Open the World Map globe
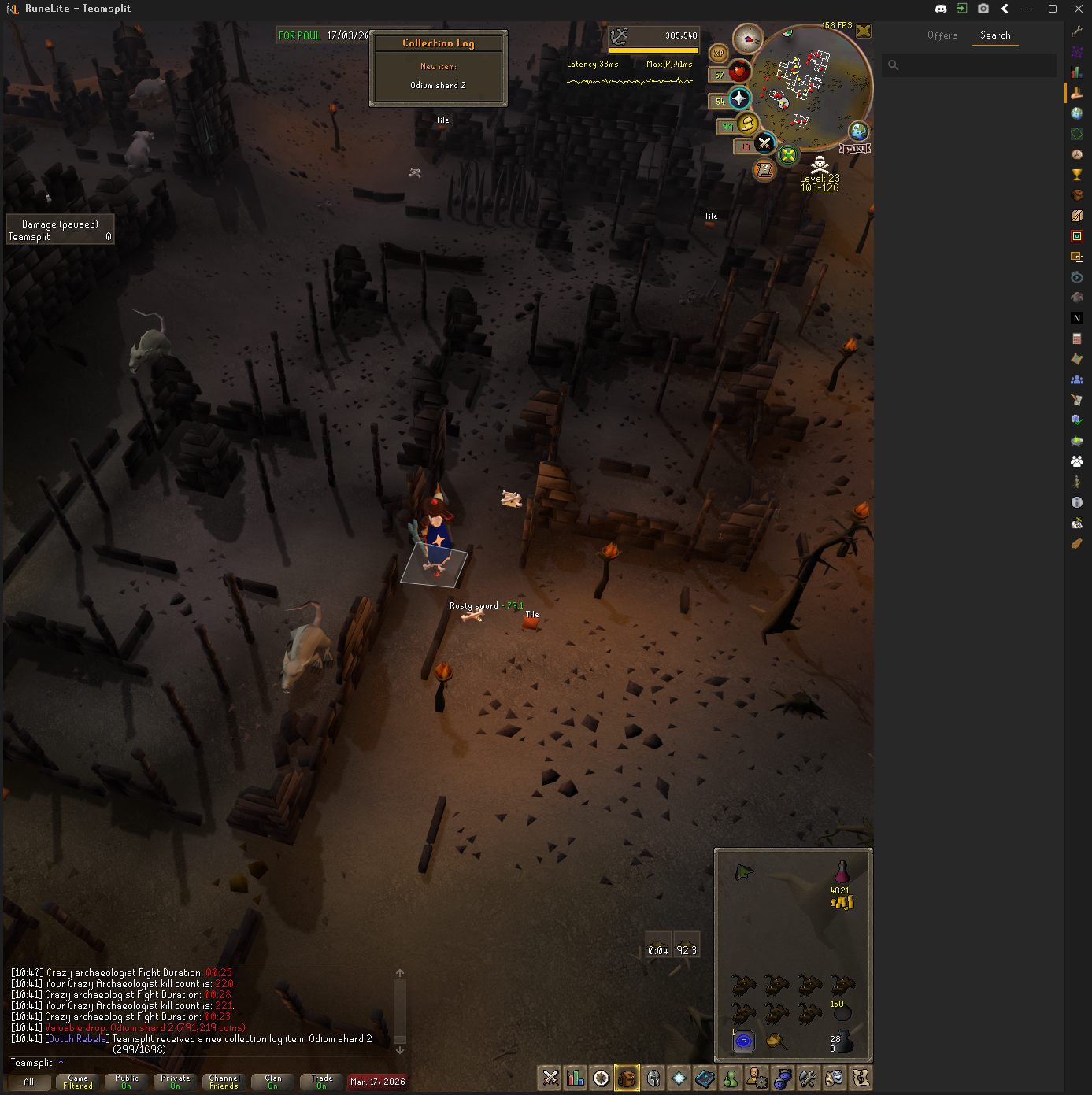 [x=858, y=131]
